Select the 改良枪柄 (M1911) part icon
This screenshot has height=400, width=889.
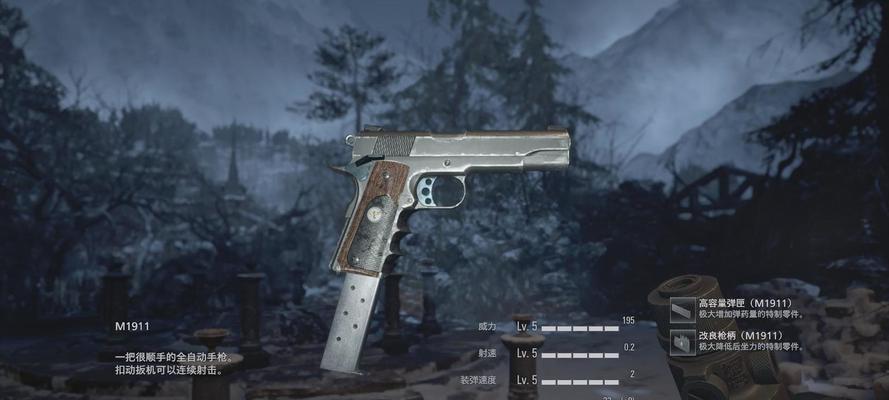click(683, 343)
